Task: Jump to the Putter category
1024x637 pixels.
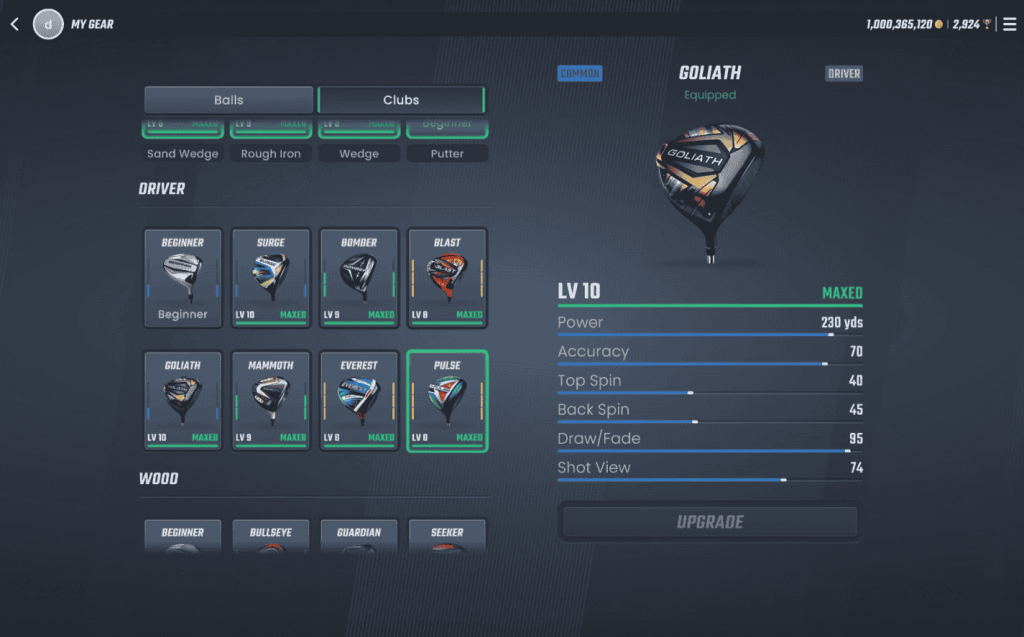Action: tap(447, 154)
